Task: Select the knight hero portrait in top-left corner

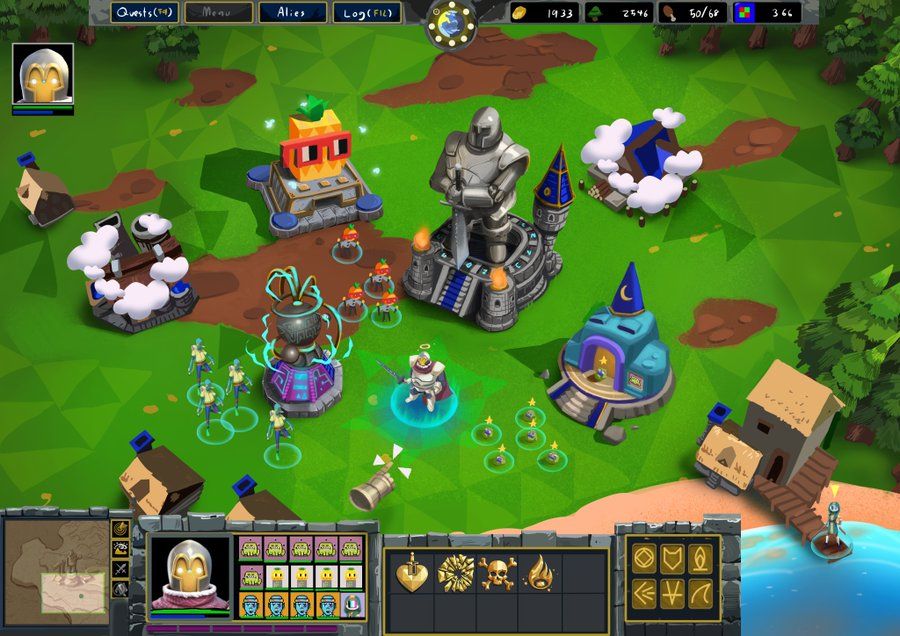Action: pos(43,74)
